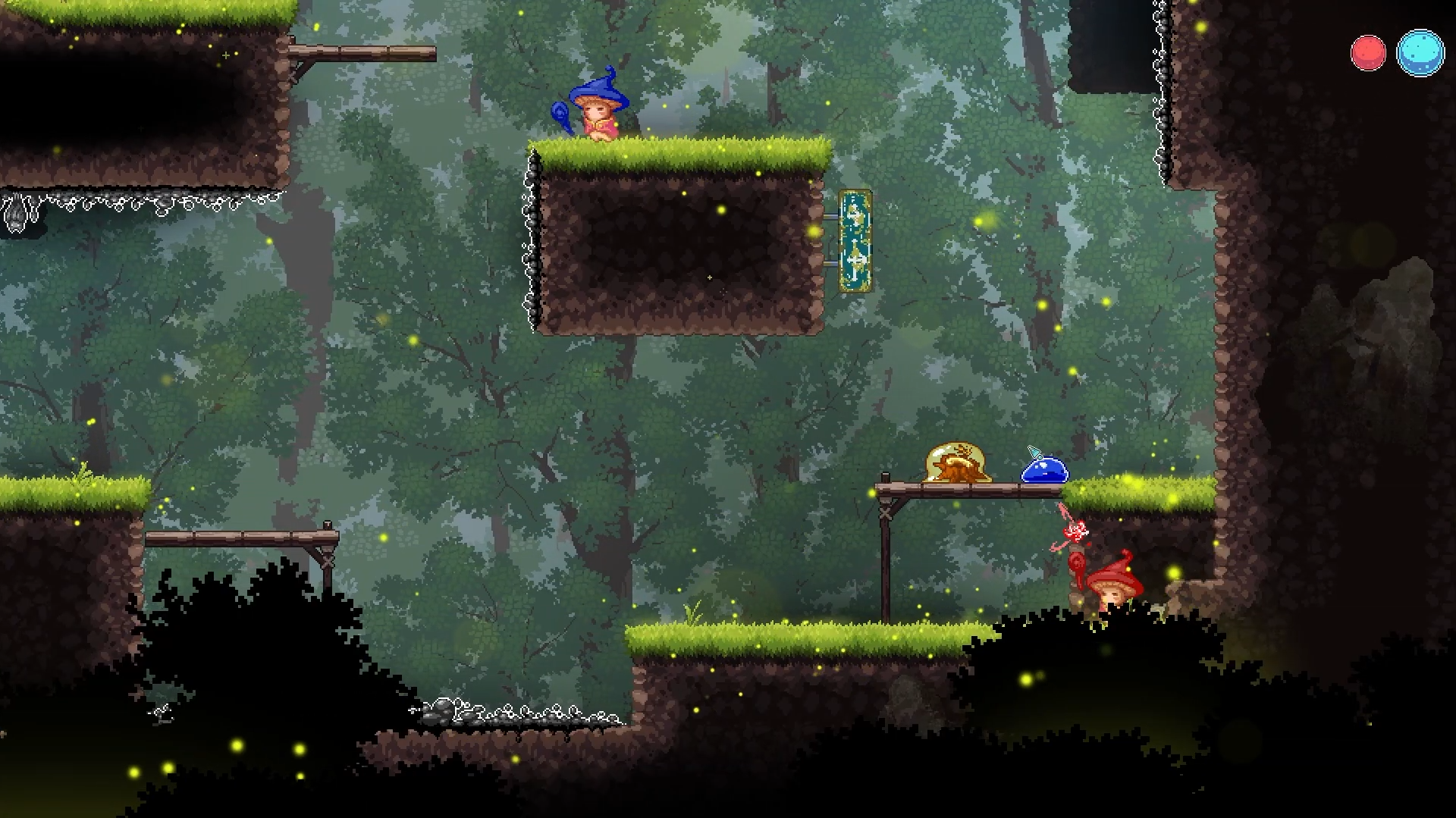Viewport: 1456px width, 818px height.
Task: Select the blue orb character icon
Action: click(1420, 53)
